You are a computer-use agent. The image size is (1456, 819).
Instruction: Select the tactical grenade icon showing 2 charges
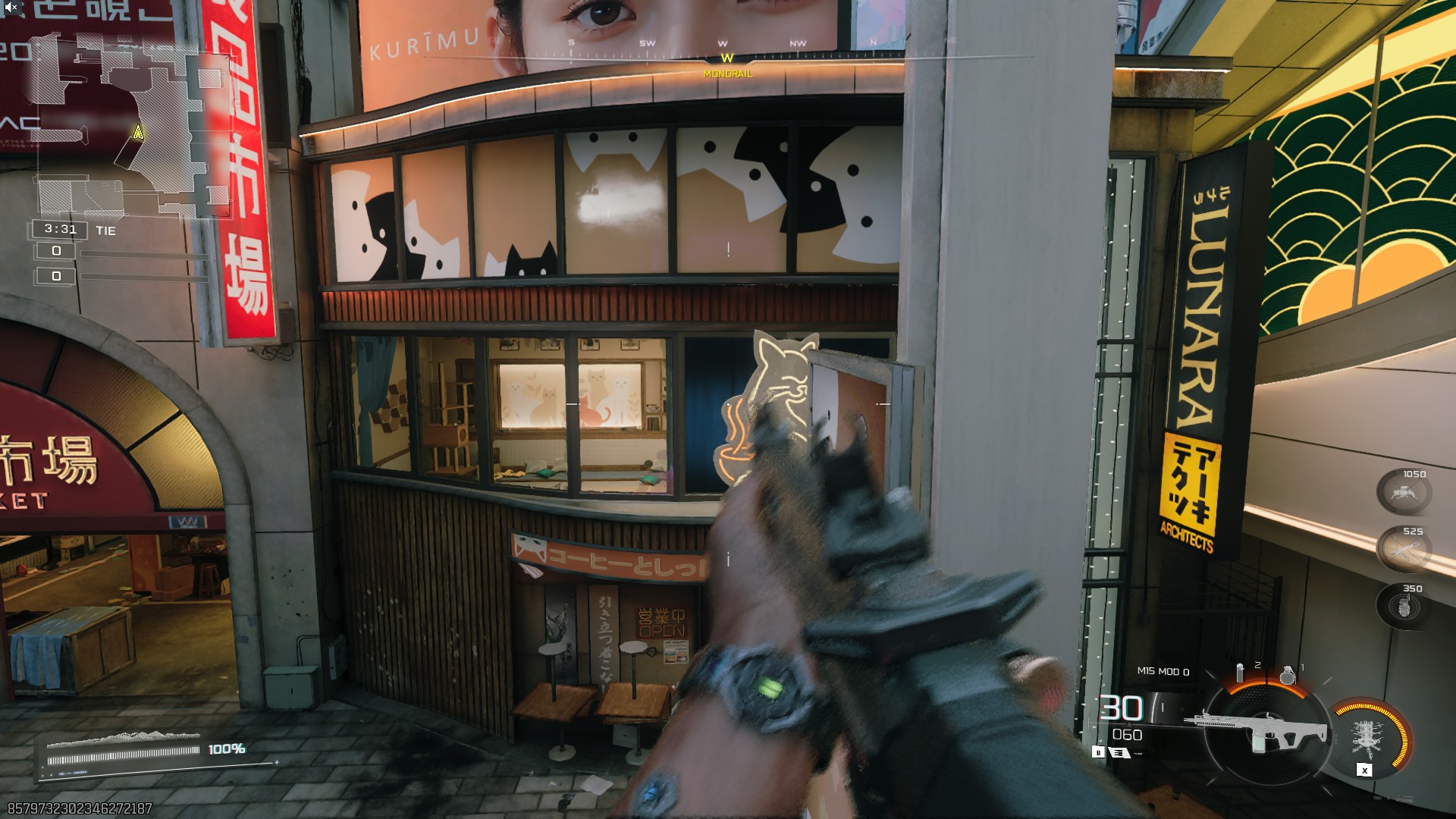[1241, 672]
